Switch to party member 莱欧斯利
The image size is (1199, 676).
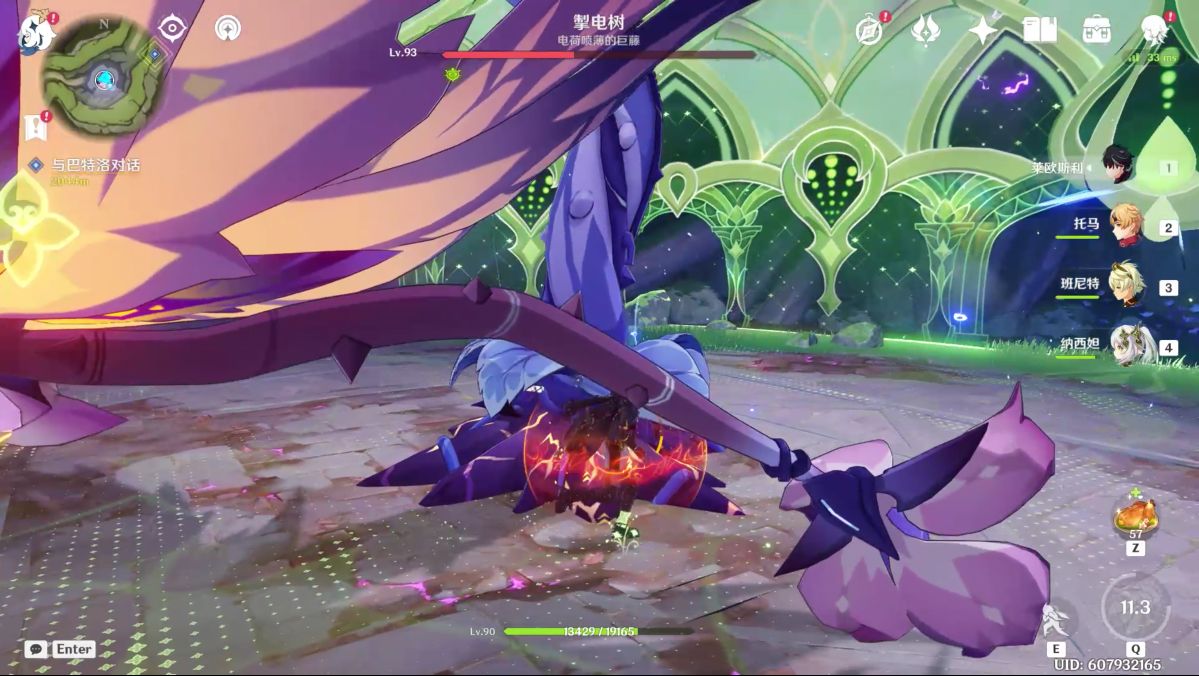1119,164
